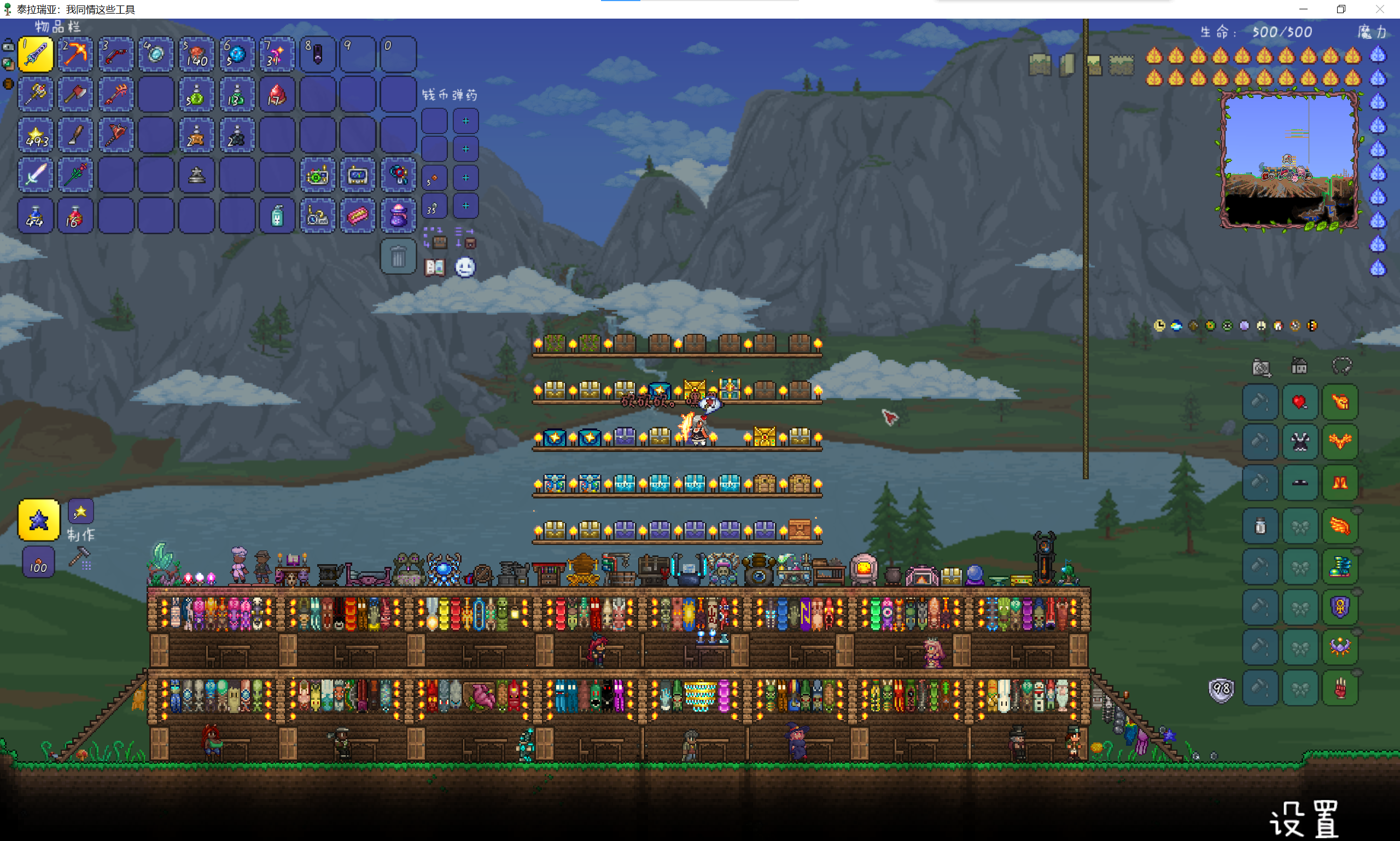Select the ankh shield accessory slot
Image resolution: width=1400 pixels, height=841 pixels.
click(x=1340, y=607)
